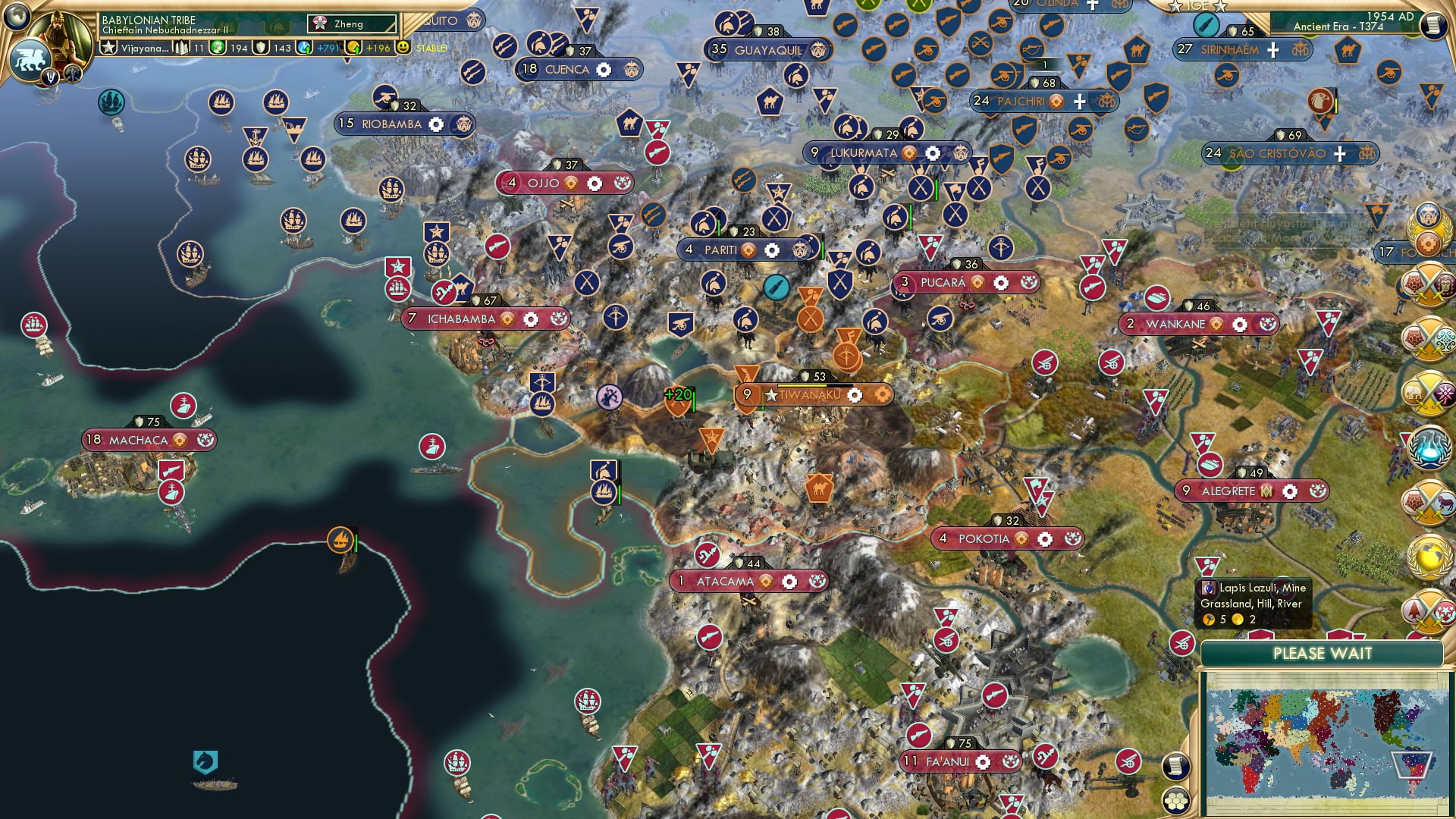Open the globe icon in top-left corner

pos(15,15)
